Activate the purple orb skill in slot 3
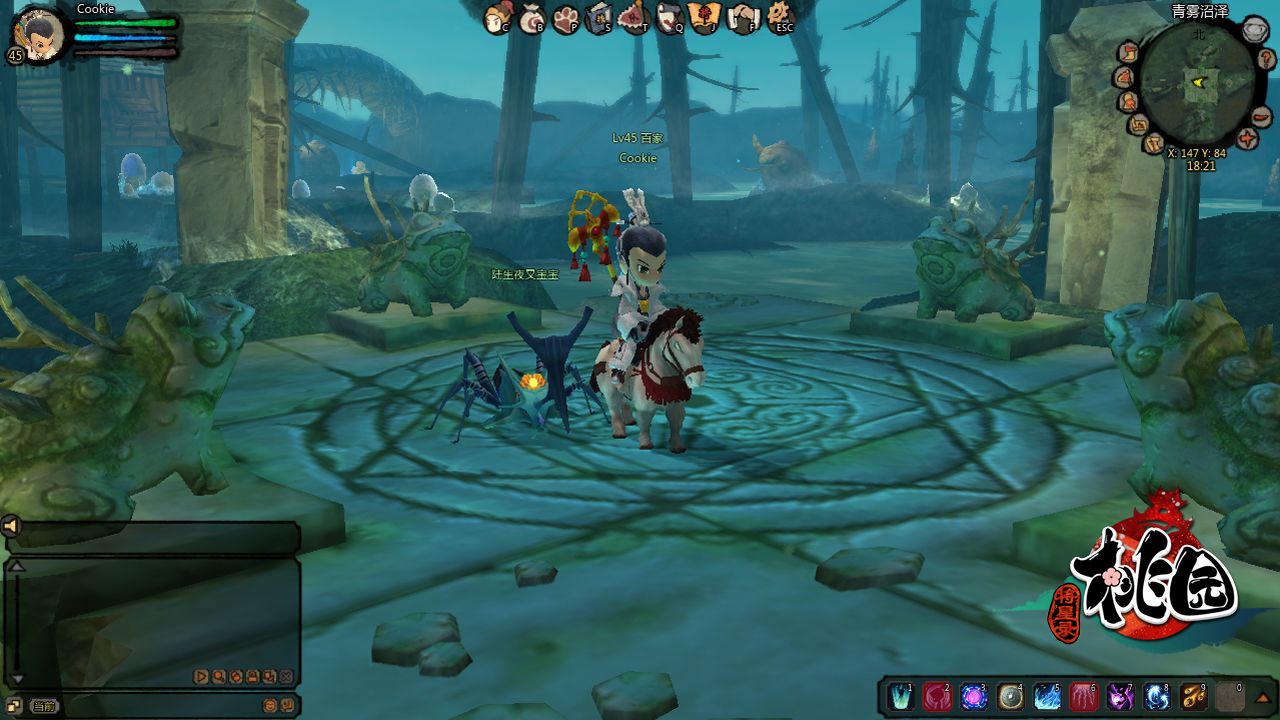This screenshot has height=720, width=1280. [x=972, y=696]
